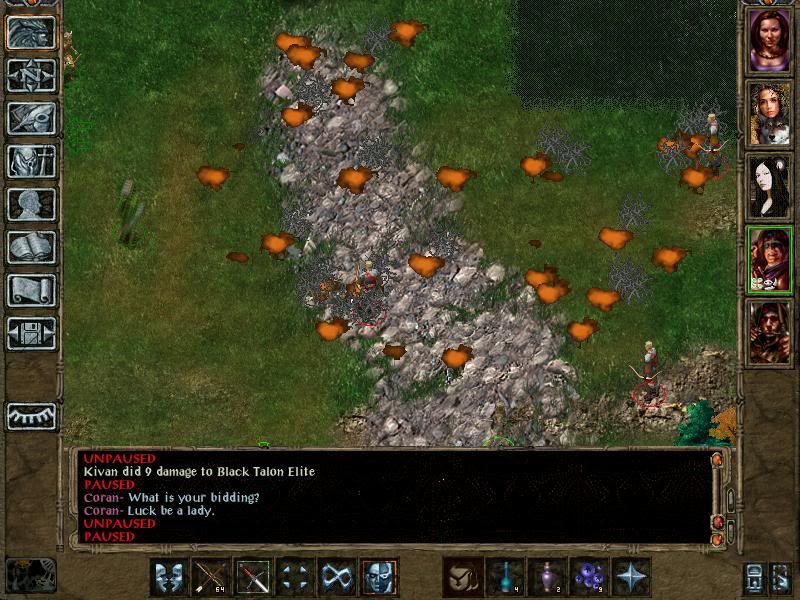Open the mage spellbook button
800x600 pixels.
[31, 247]
